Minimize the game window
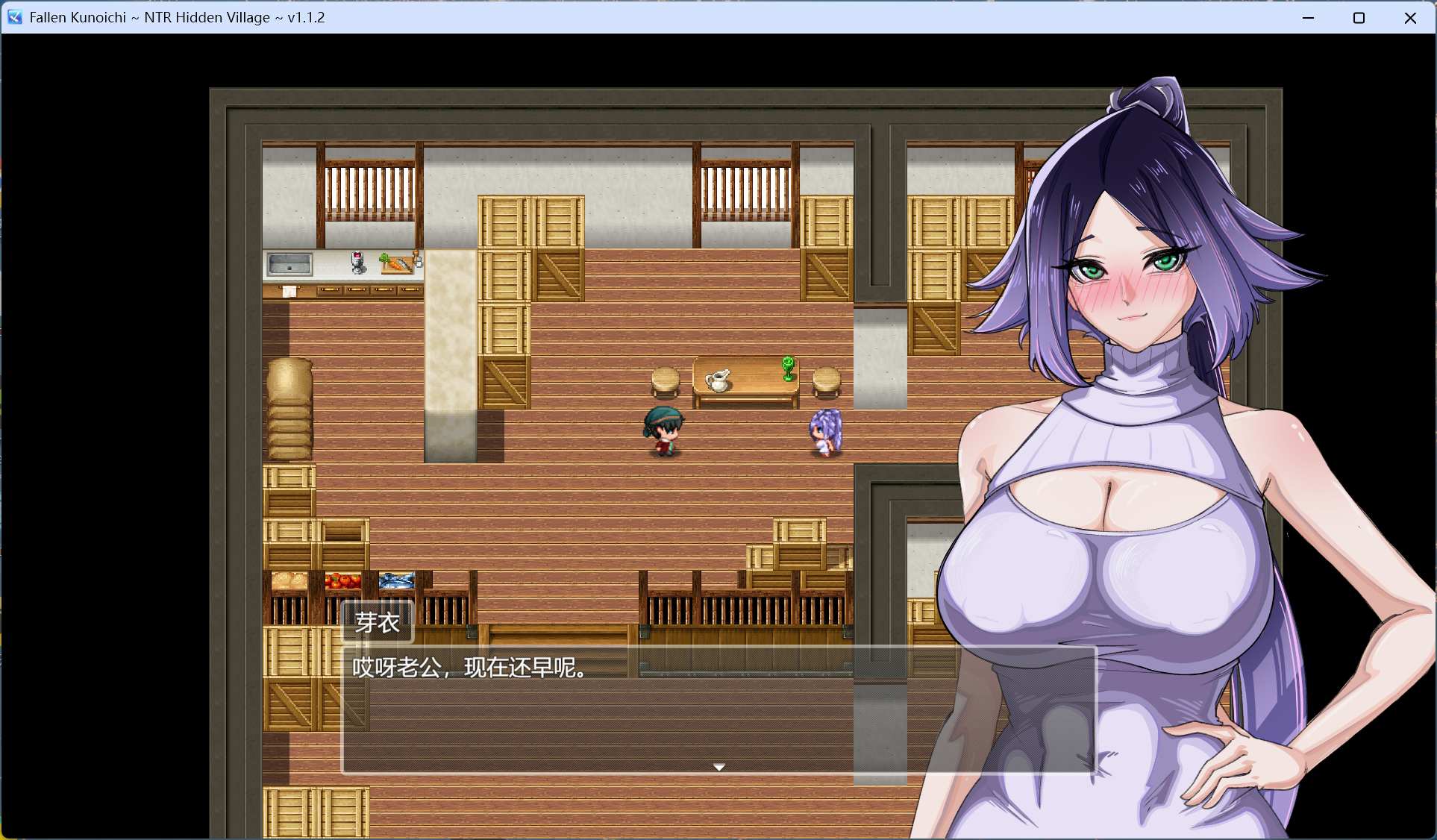The image size is (1437, 840). coord(1308,17)
